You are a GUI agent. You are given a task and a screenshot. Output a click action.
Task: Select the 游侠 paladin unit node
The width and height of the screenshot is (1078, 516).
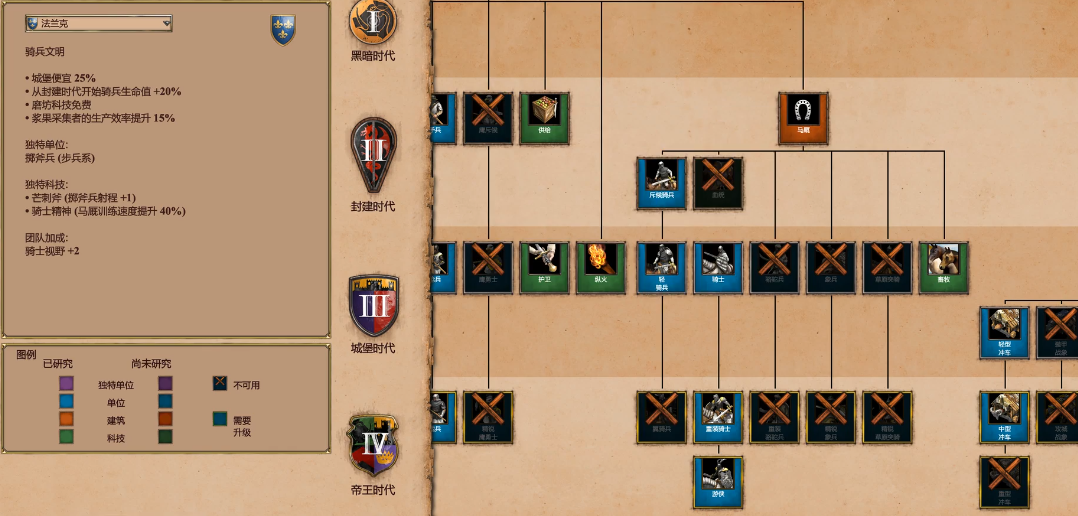click(x=718, y=482)
